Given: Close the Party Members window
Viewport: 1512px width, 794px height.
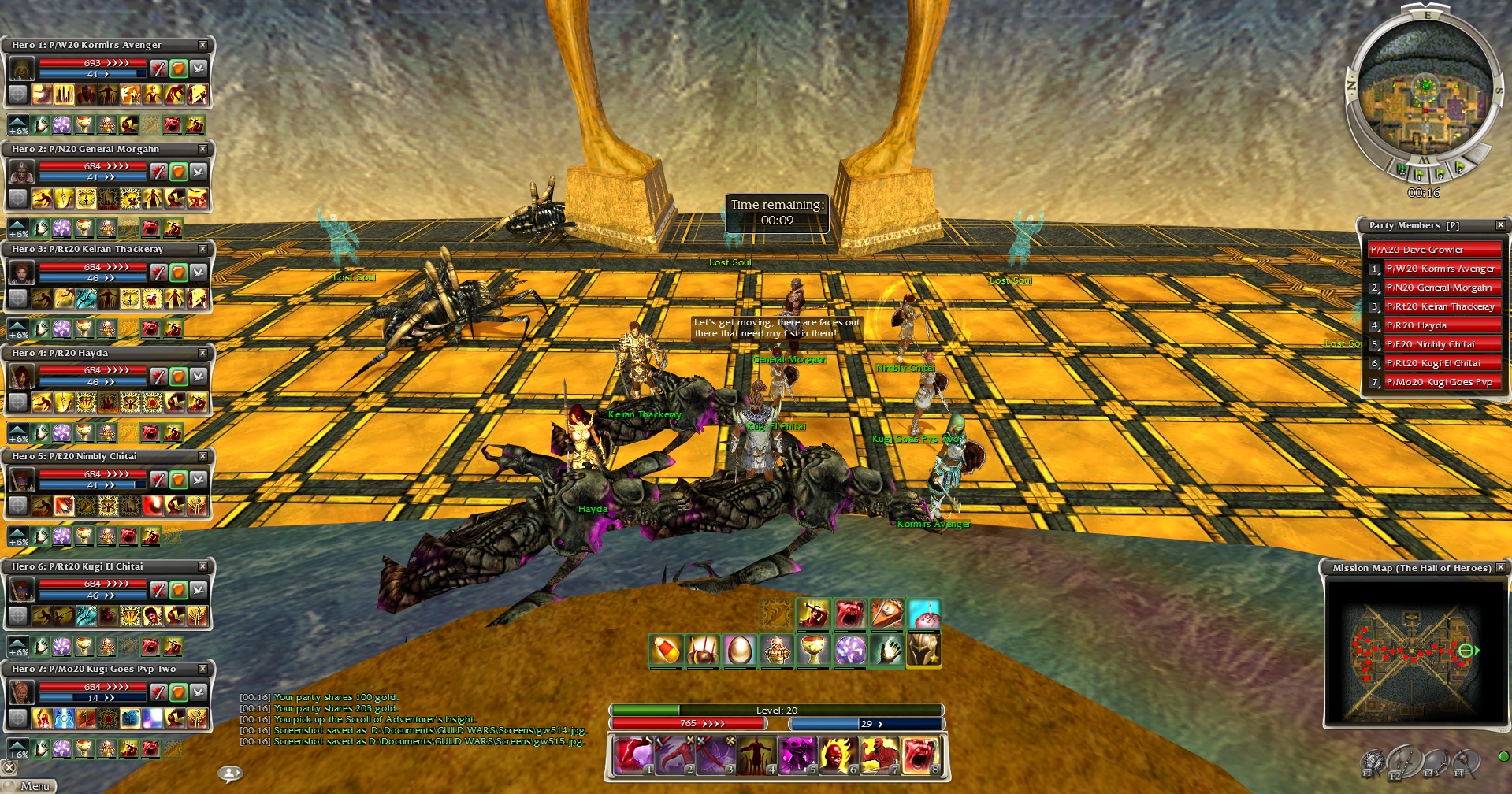Looking at the screenshot, I should pyautogui.click(x=1500, y=225).
